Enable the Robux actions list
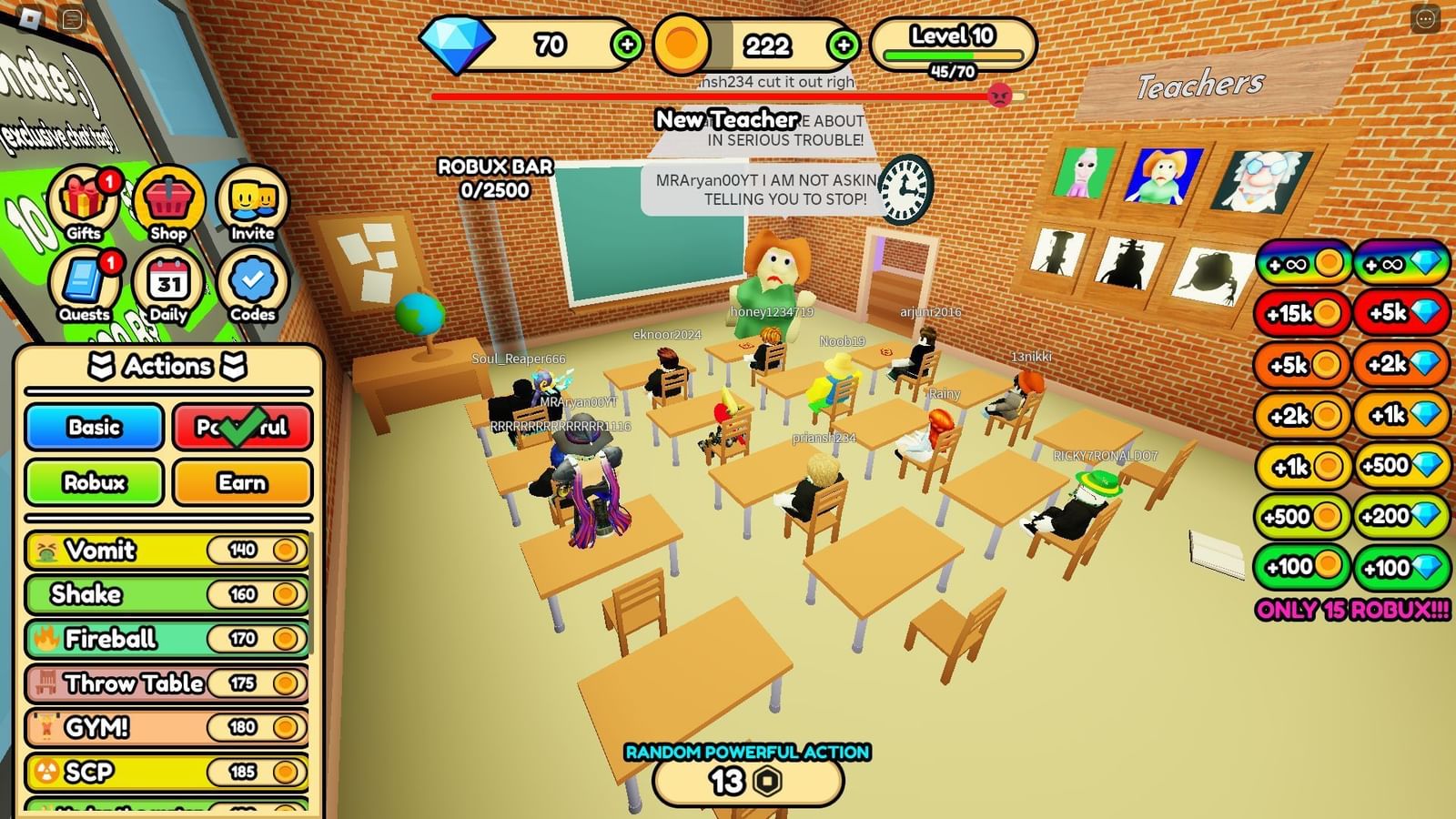Viewport: 1456px width, 819px height. pos(94,482)
